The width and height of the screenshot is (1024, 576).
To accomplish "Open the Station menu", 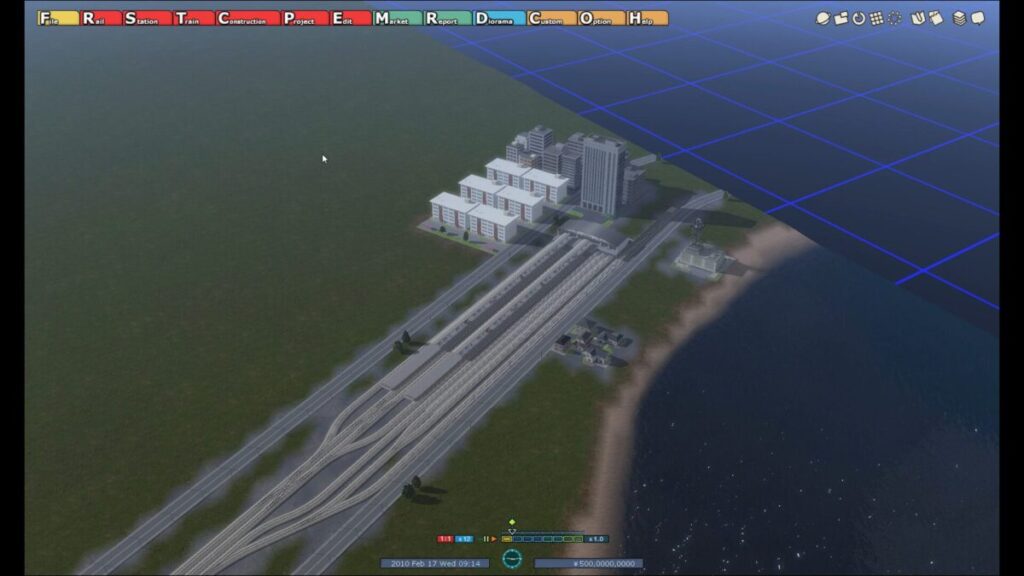I will tap(146, 18).
